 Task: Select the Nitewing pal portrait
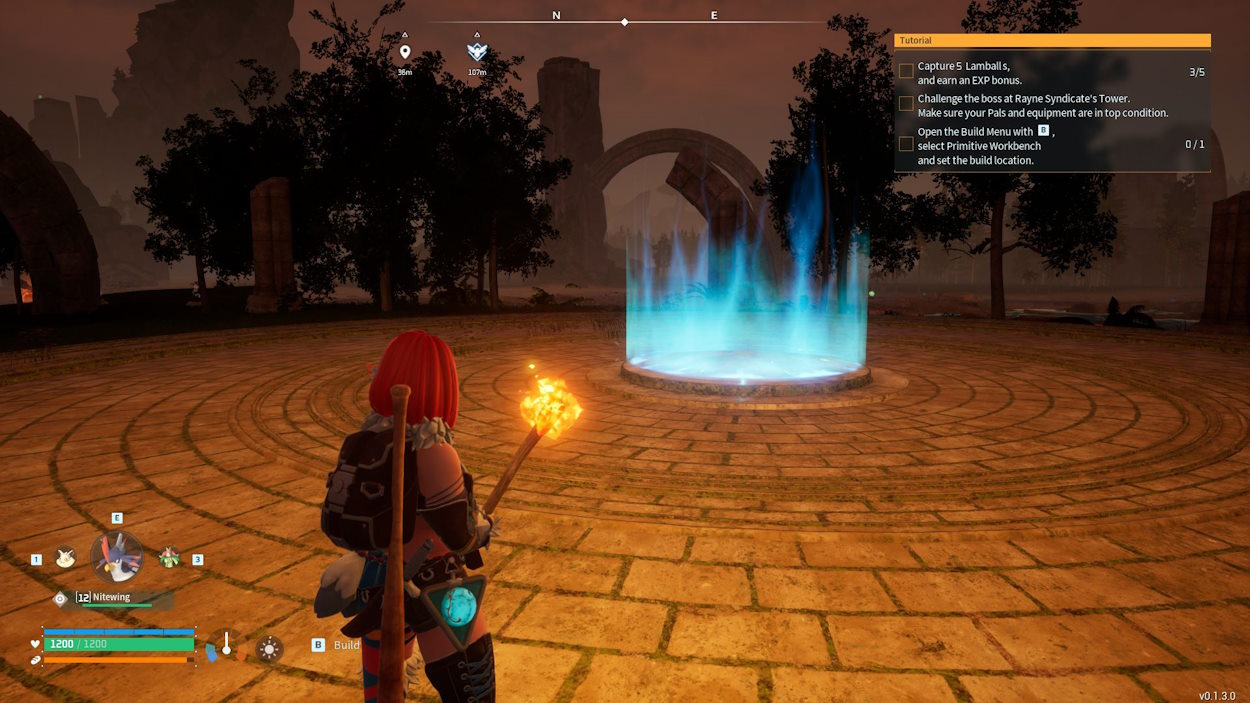[x=117, y=557]
